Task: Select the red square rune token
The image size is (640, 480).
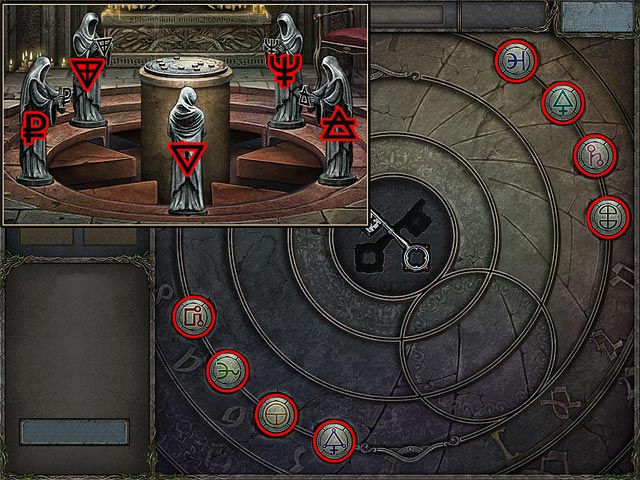Action: tap(193, 318)
